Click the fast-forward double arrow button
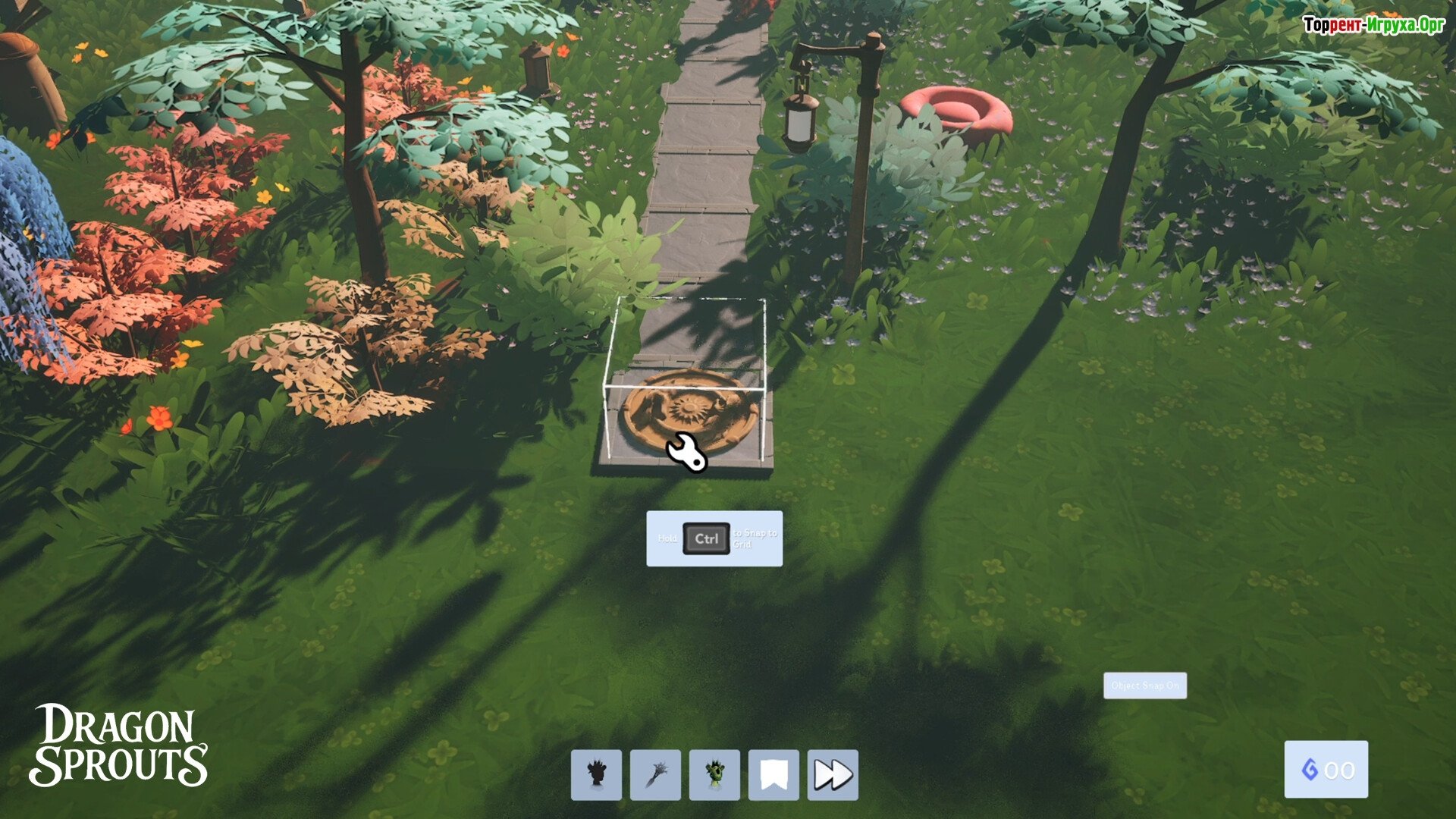Image resolution: width=1456 pixels, height=819 pixels. tap(833, 774)
